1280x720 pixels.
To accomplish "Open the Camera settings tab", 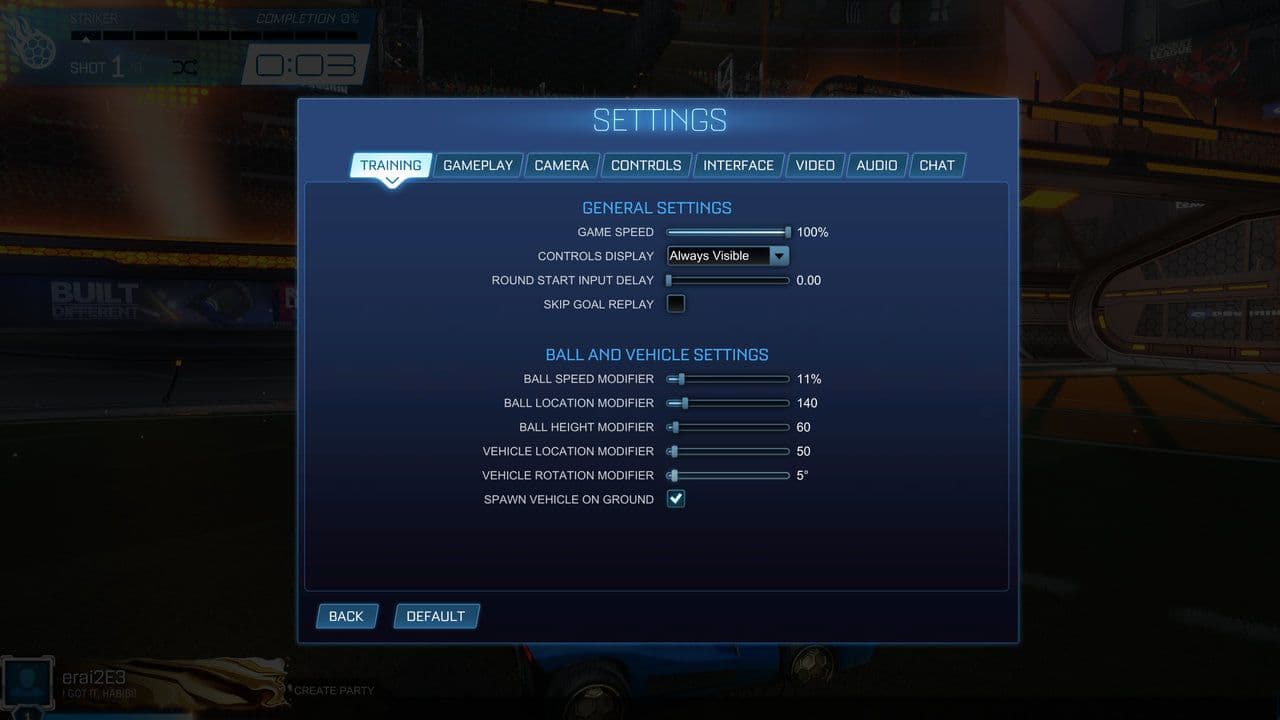I will (561, 165).
